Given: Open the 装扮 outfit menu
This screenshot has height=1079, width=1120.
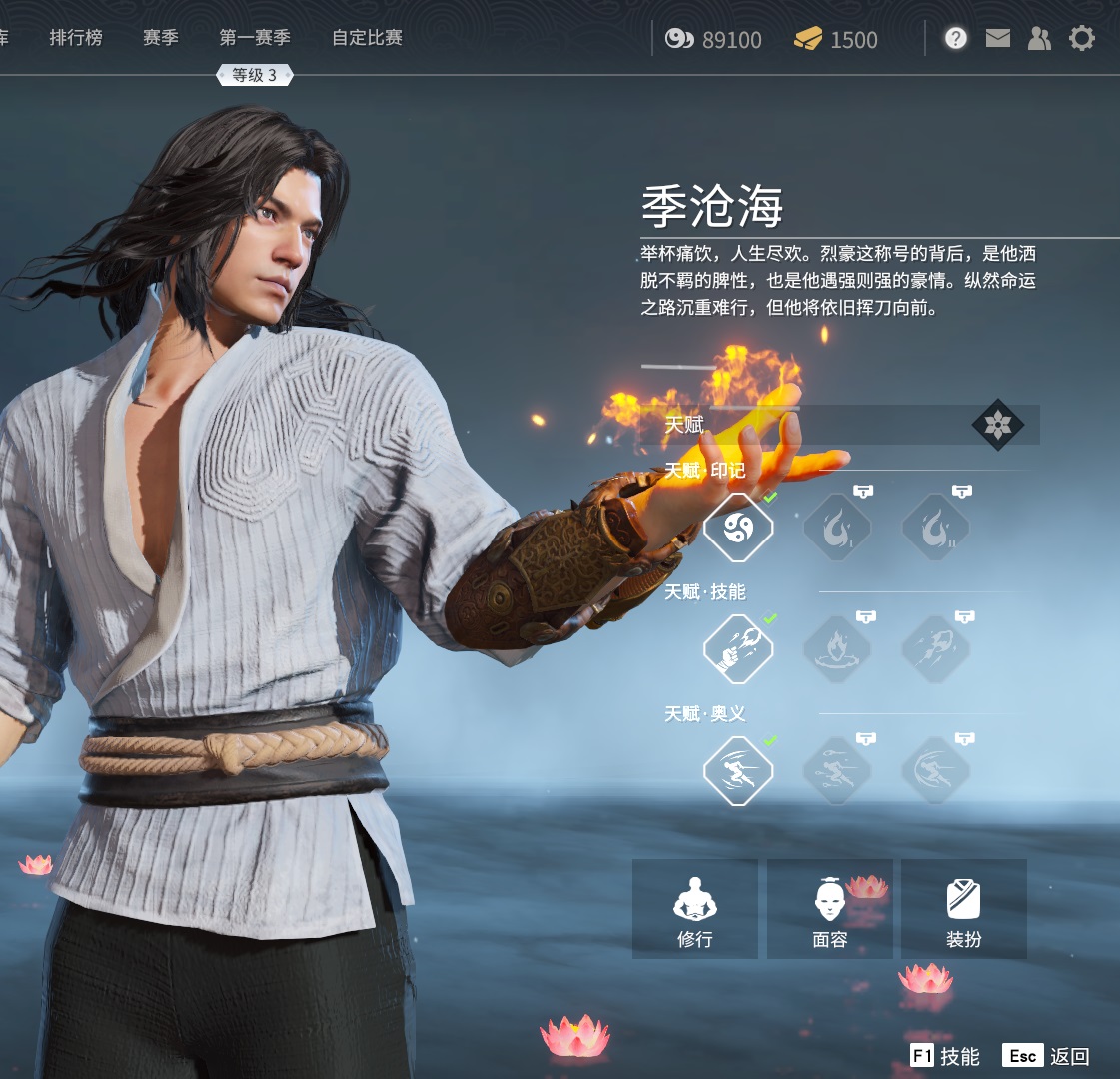Looking at the screenshot, I should (963, 909).
